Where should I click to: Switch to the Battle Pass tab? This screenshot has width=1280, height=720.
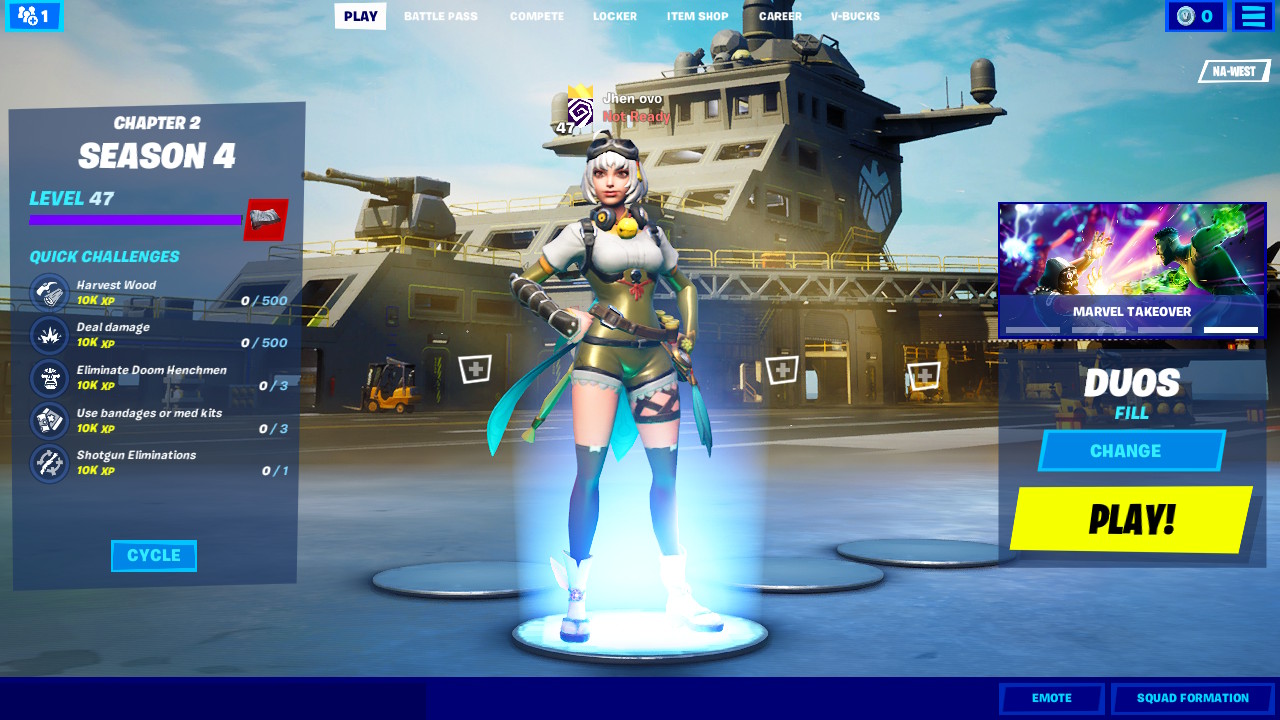tap(440, 16)
